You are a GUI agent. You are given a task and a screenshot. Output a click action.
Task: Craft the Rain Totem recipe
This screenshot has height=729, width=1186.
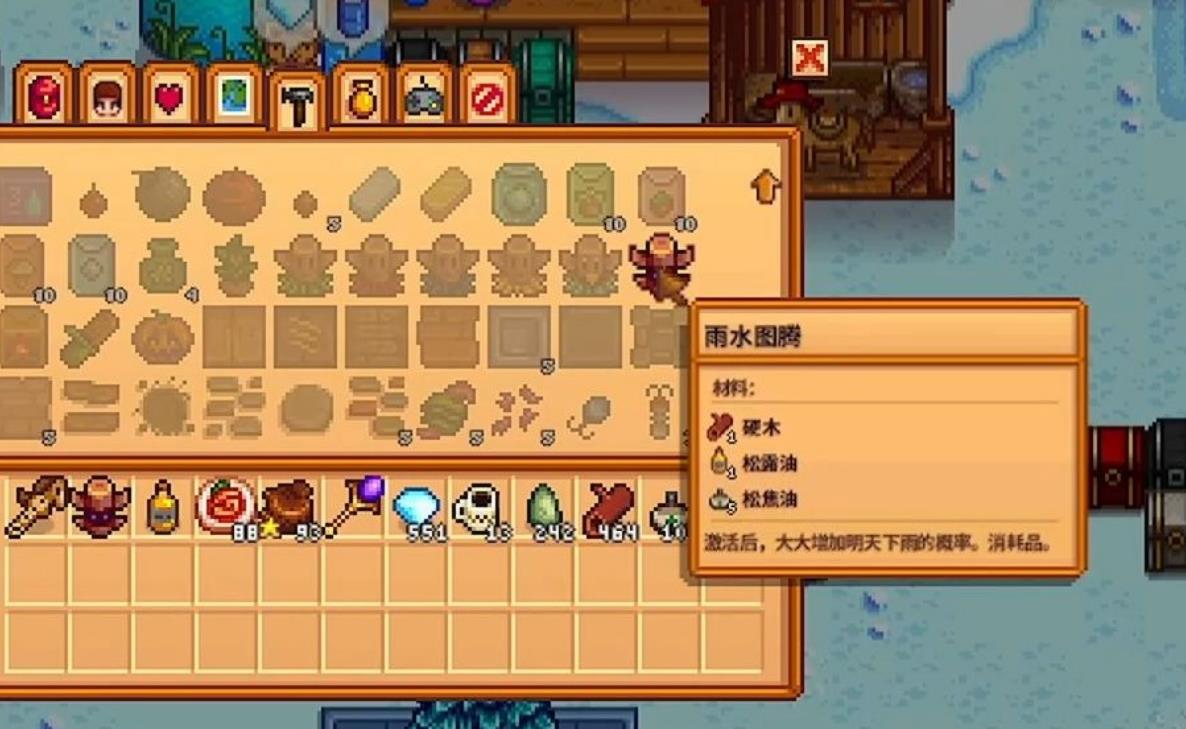pyautogui.click(x=660, y=265)
